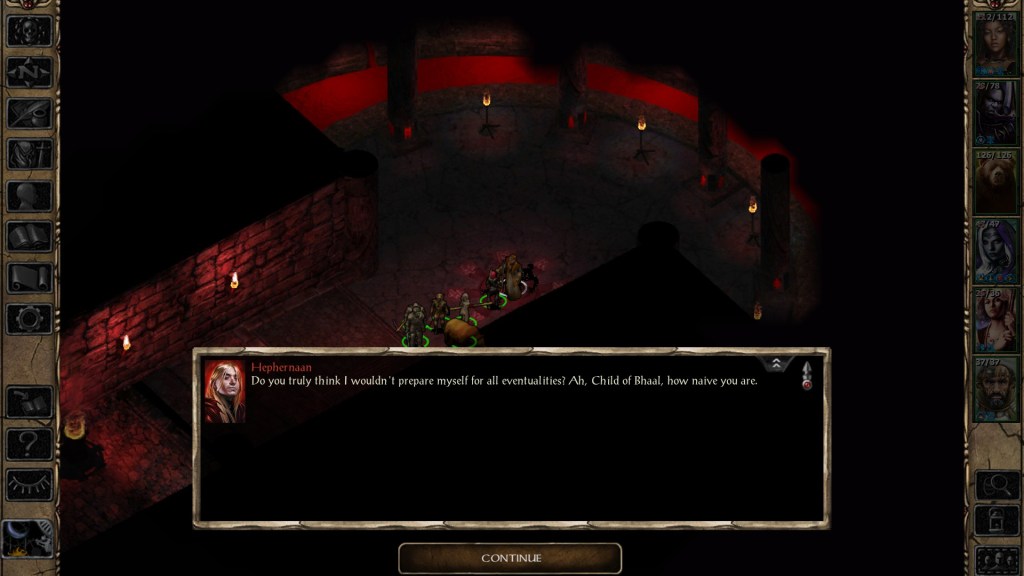
Task: Open the options gear icon in sidebar
Action: tap(29, 319)
